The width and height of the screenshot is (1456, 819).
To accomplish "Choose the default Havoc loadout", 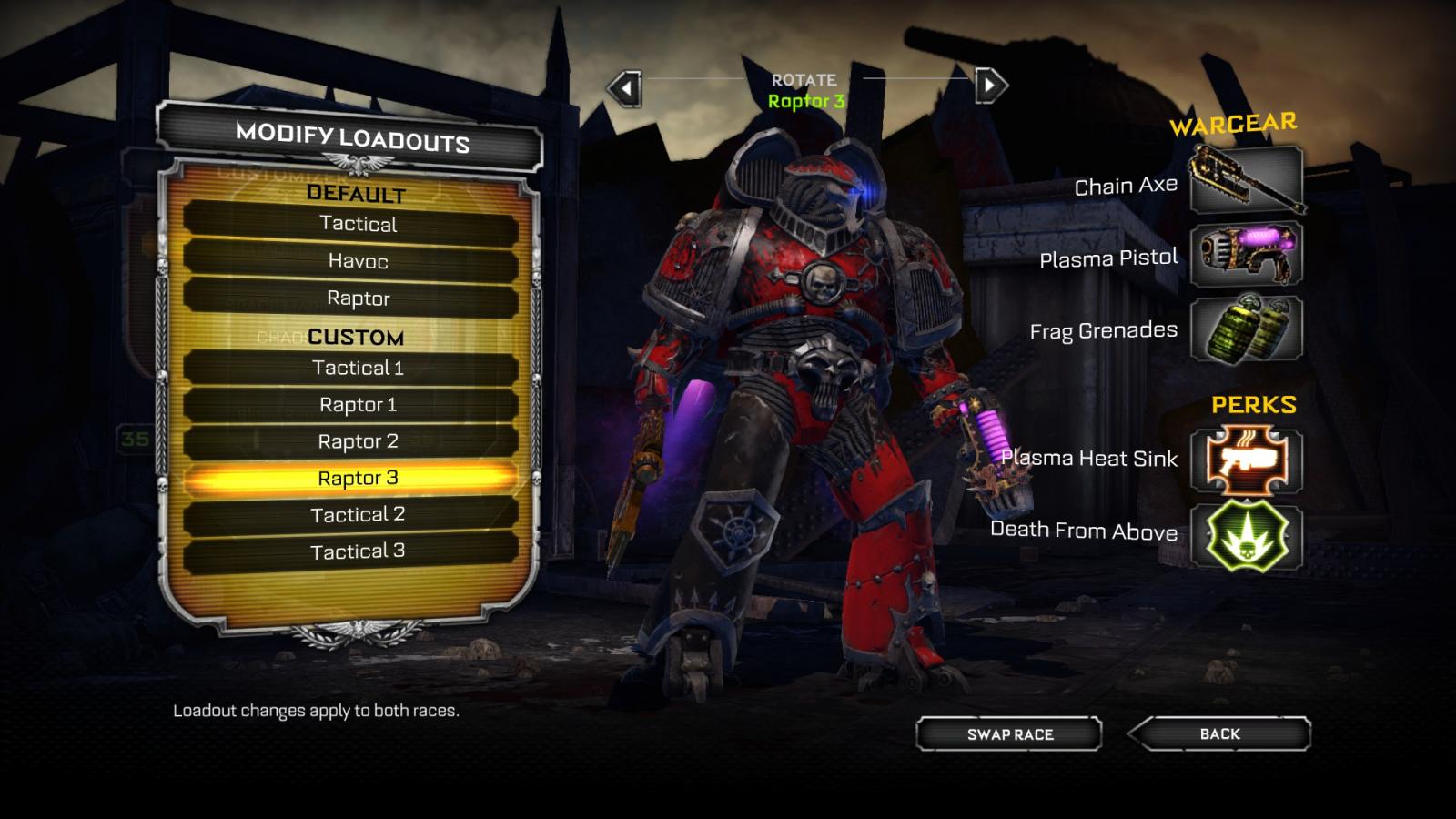I will click(358, 261).
